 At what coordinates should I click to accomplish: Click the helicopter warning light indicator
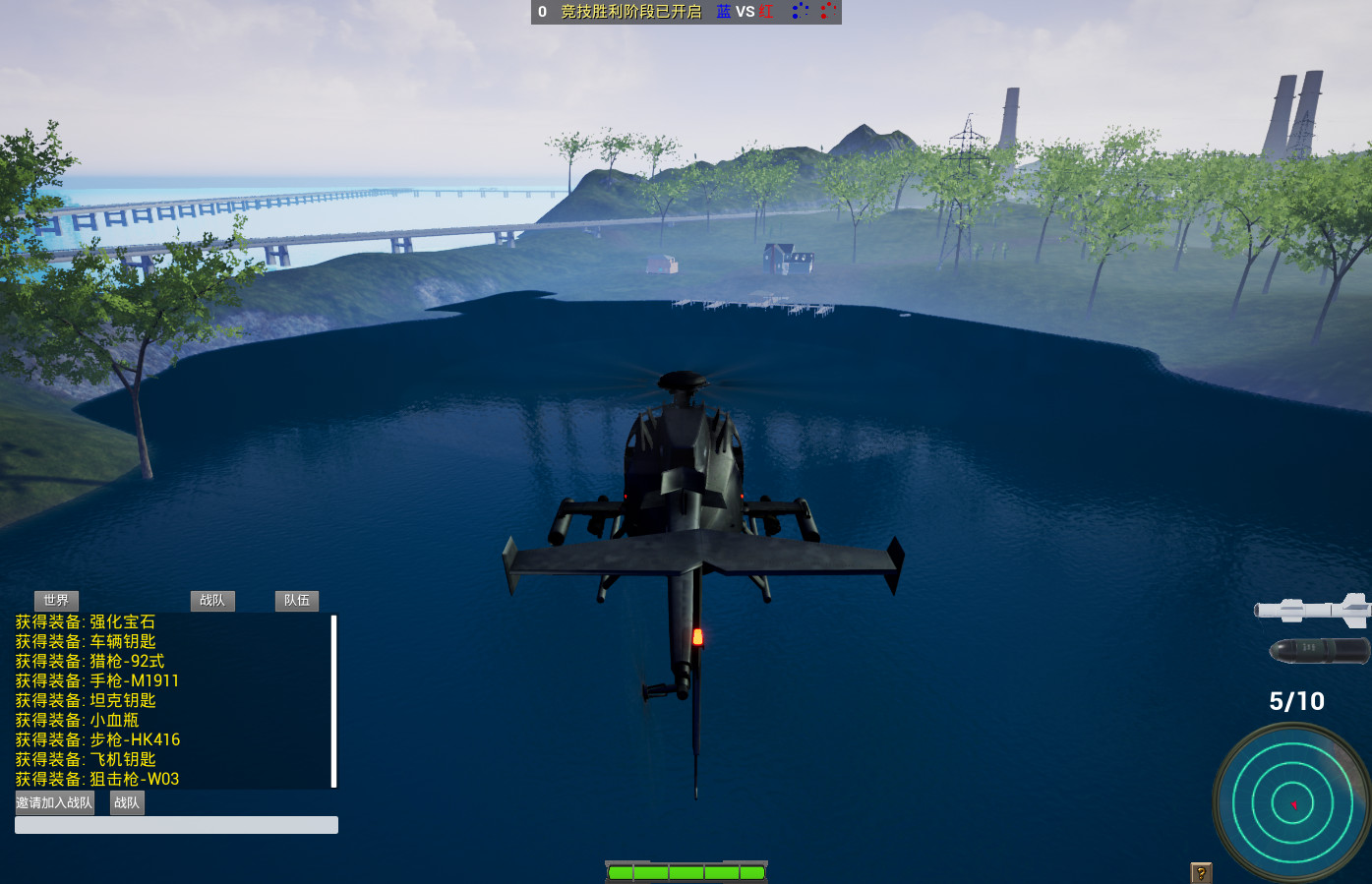click(x=698, y=638)
